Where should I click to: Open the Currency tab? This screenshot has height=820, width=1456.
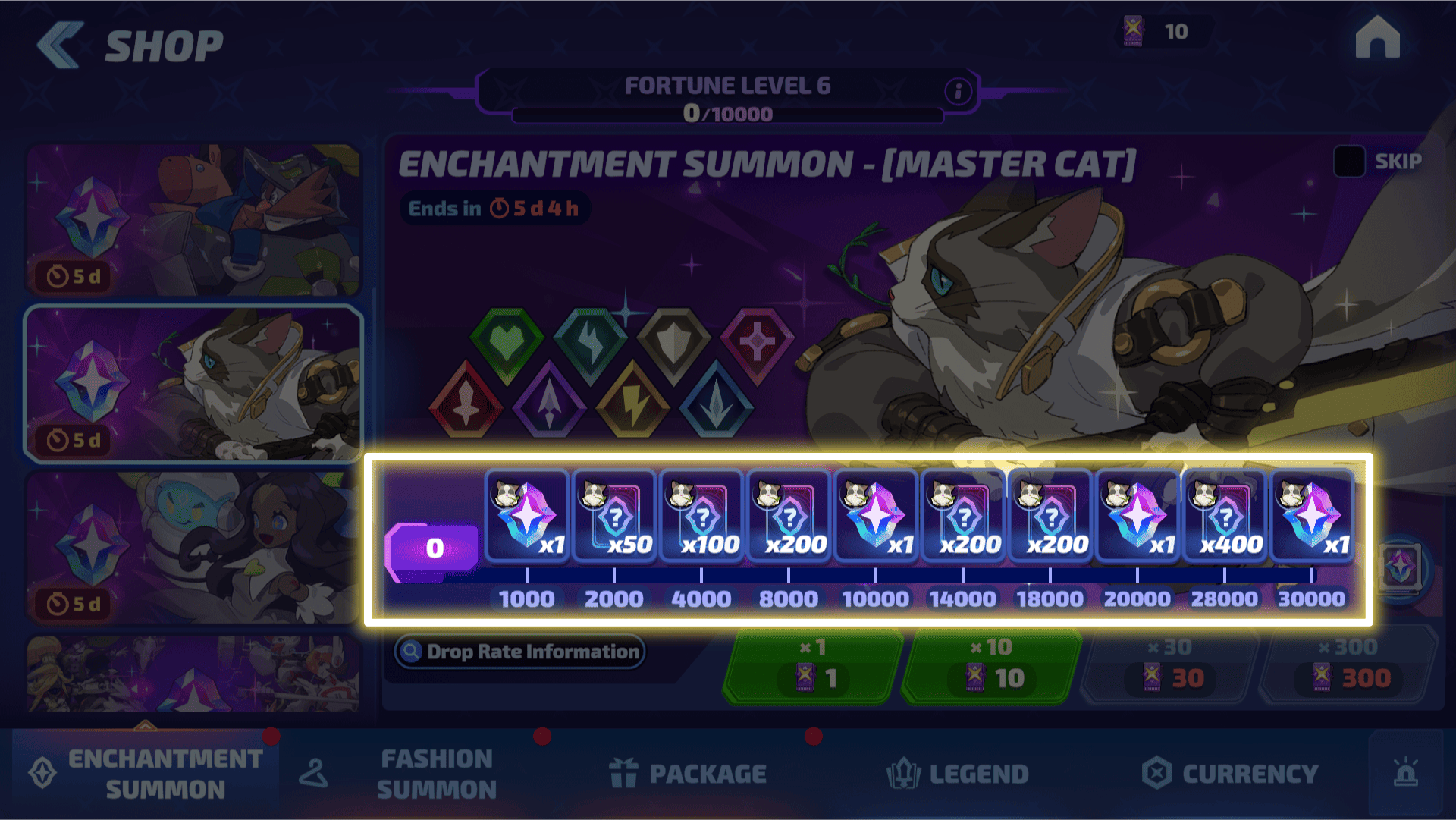(x=1231, y=774)
